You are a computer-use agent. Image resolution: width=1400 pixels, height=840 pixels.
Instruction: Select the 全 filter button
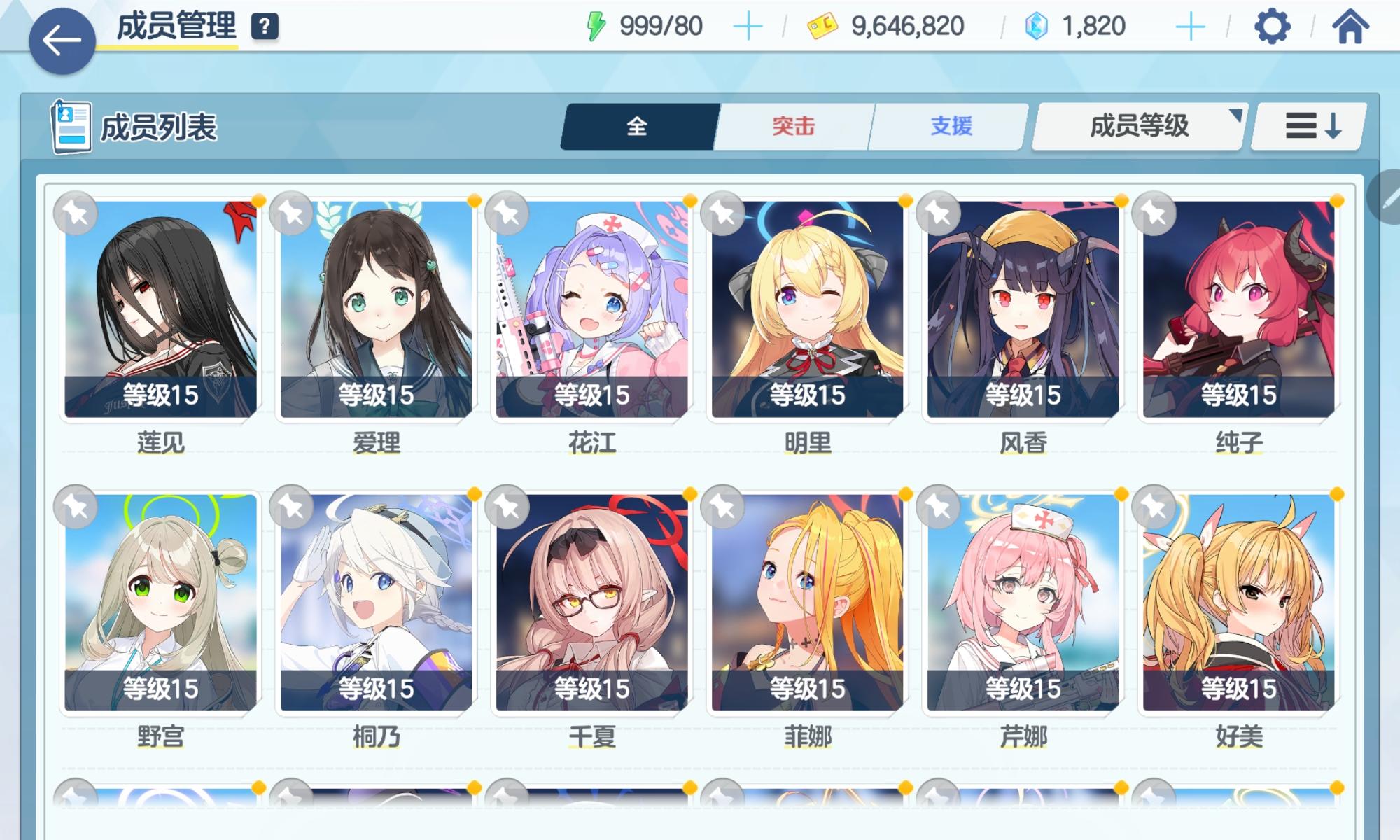(638, 126)
